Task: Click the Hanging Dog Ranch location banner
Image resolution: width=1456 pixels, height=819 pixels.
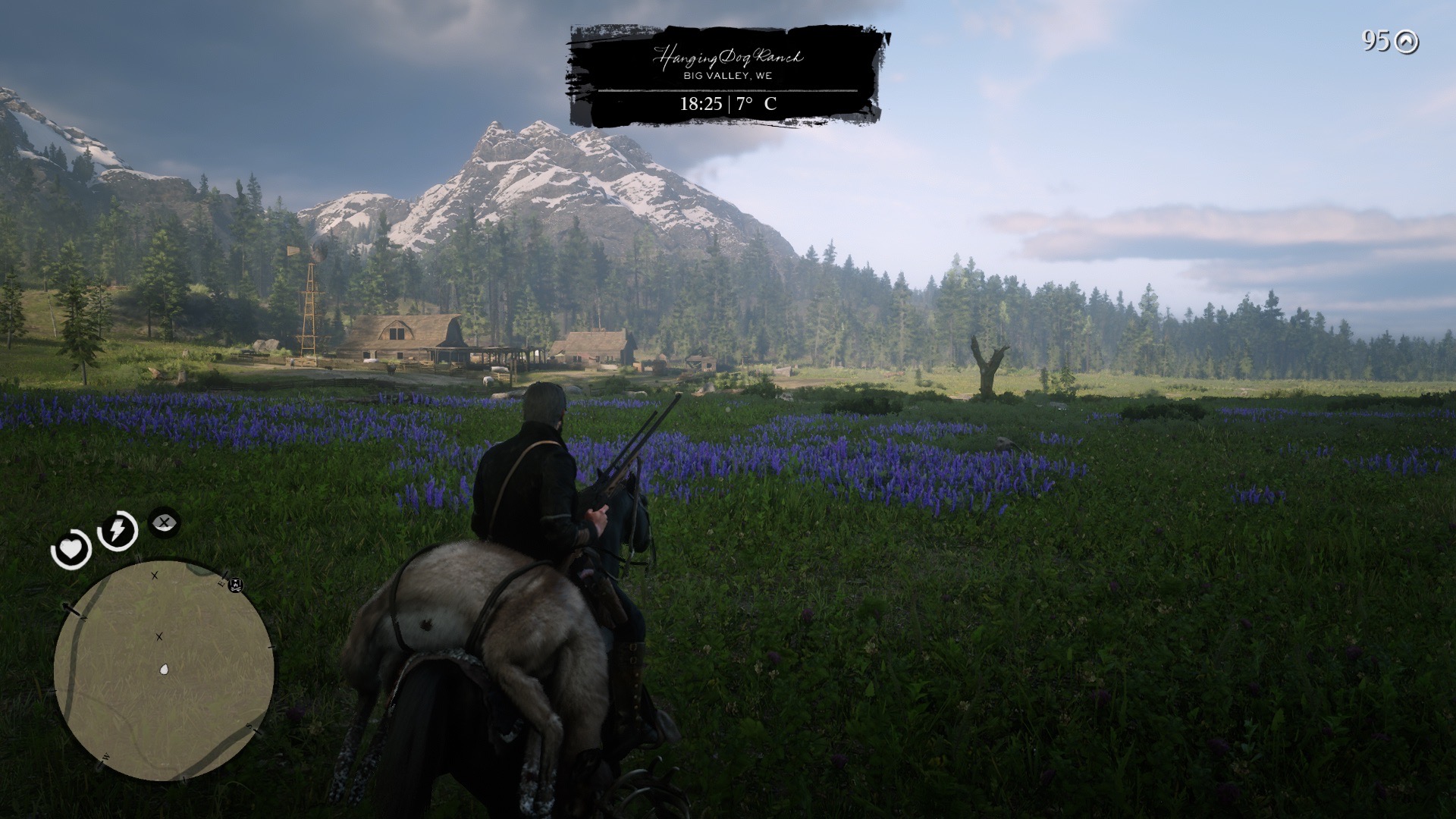Action: [x=728, y=76]
